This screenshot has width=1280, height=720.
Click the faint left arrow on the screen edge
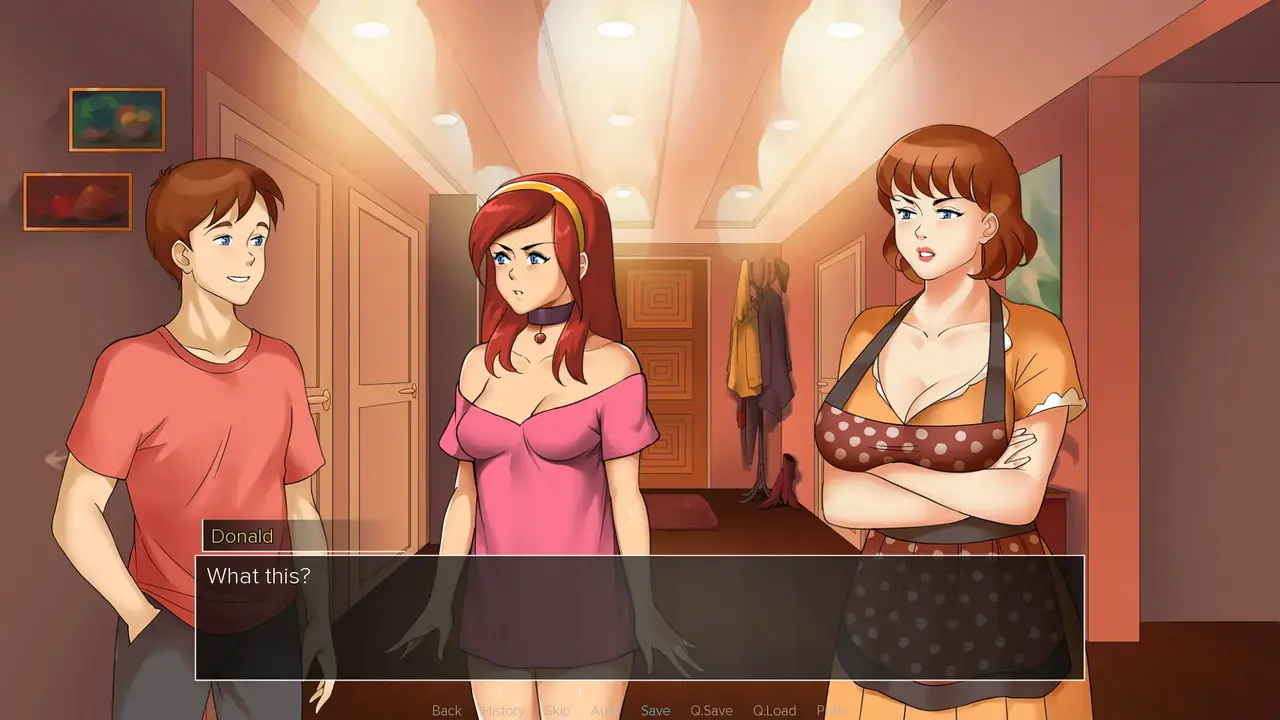click(56, 459)
